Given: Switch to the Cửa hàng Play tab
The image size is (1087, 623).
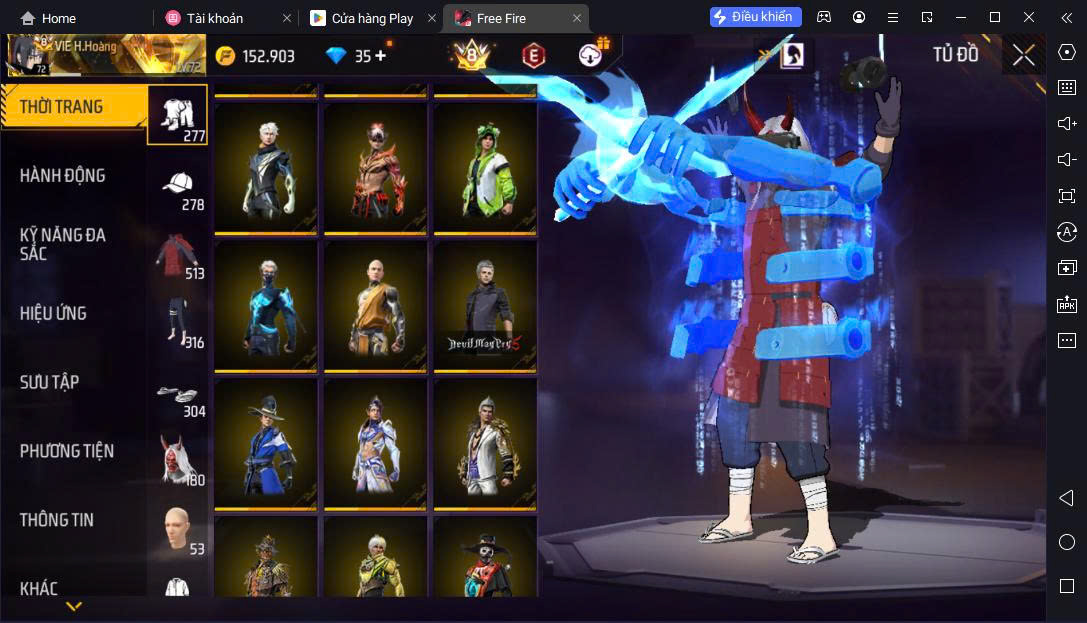Looking at the screenshot, I should click(x=371, y=18).
